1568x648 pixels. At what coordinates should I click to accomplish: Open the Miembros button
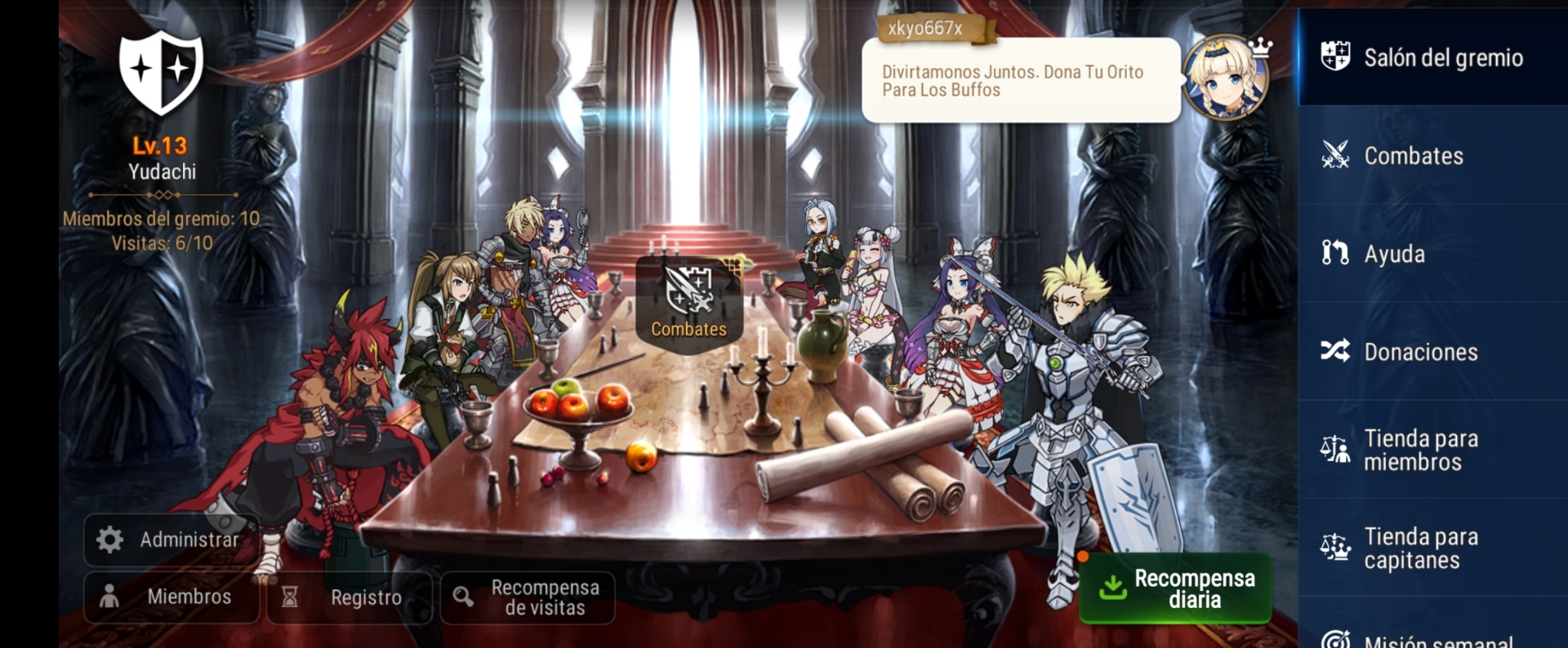point(171,597)
